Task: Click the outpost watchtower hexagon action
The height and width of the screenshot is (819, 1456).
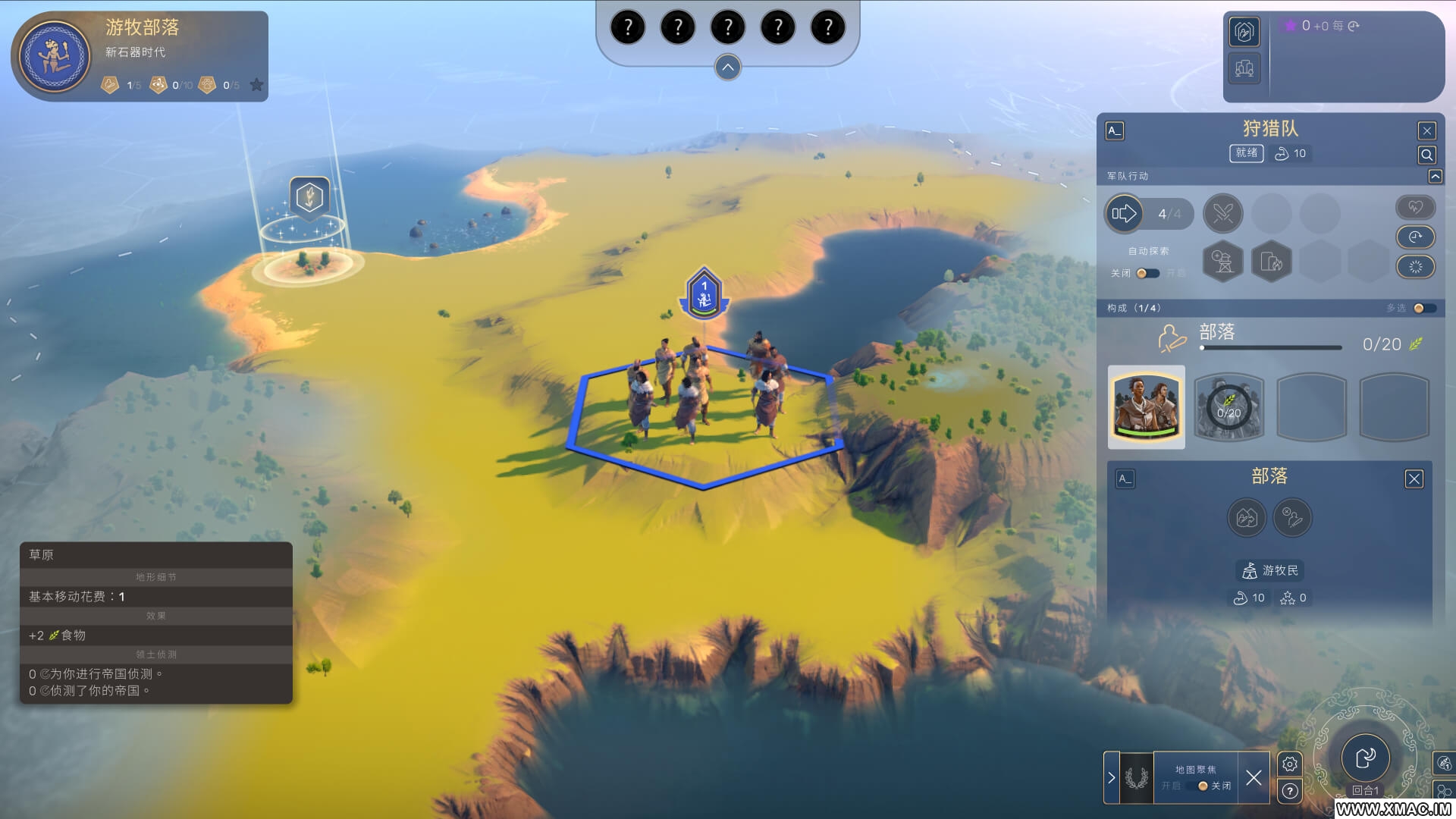Action: 1222,262
